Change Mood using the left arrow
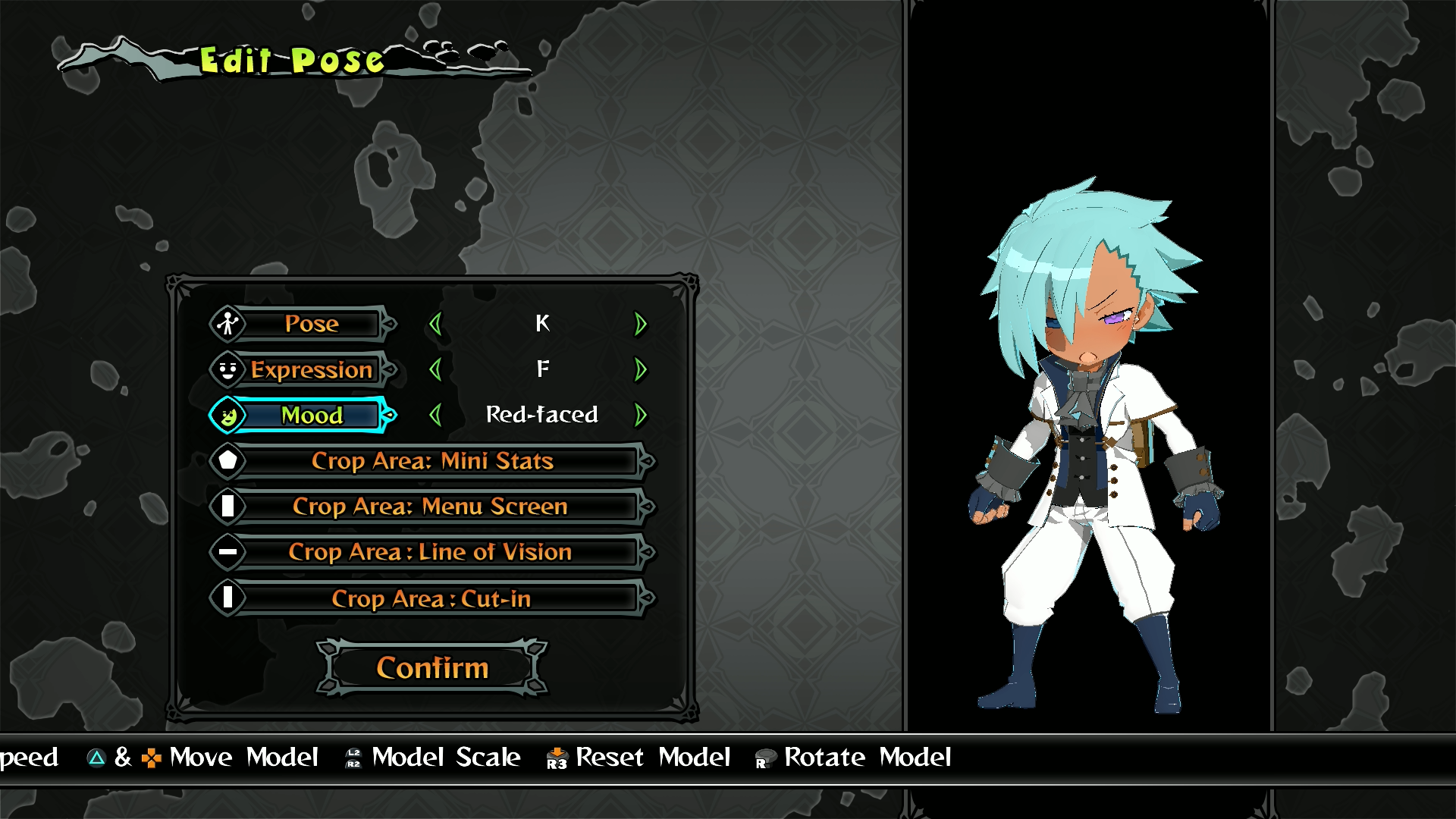The width and height of the screenshot is (1456, 819). (435, 416)
